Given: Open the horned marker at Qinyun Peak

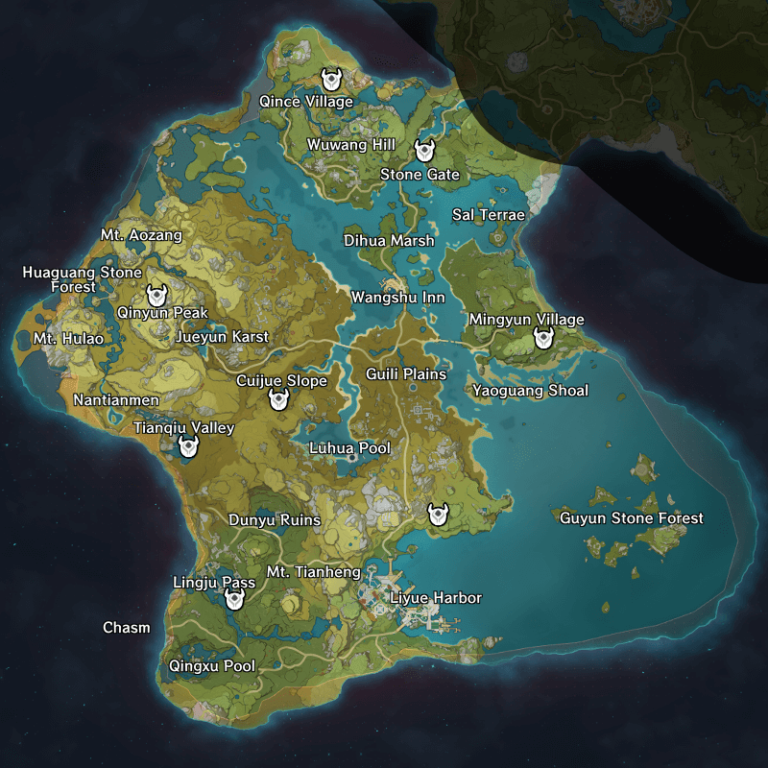Looking at the screenshot, I should click(156, 295).
